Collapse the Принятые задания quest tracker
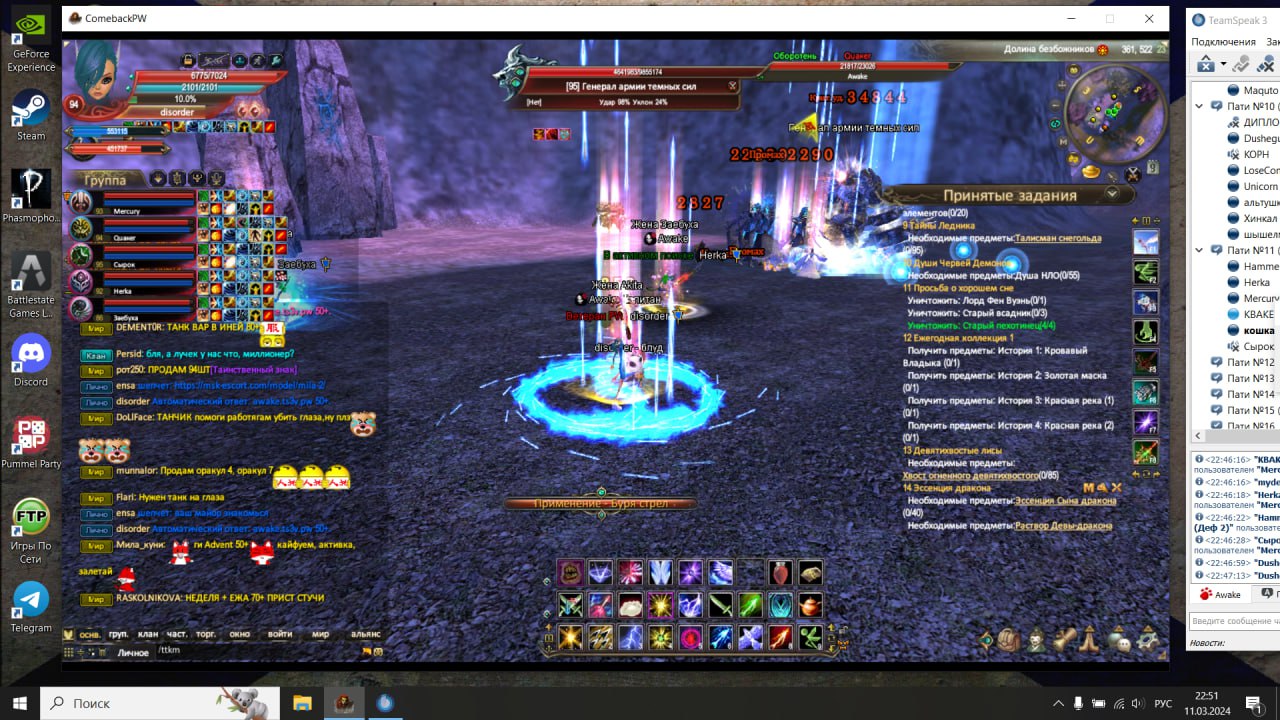The image size is (1280, 720). pyautogui.click(x=1112, y=195)
